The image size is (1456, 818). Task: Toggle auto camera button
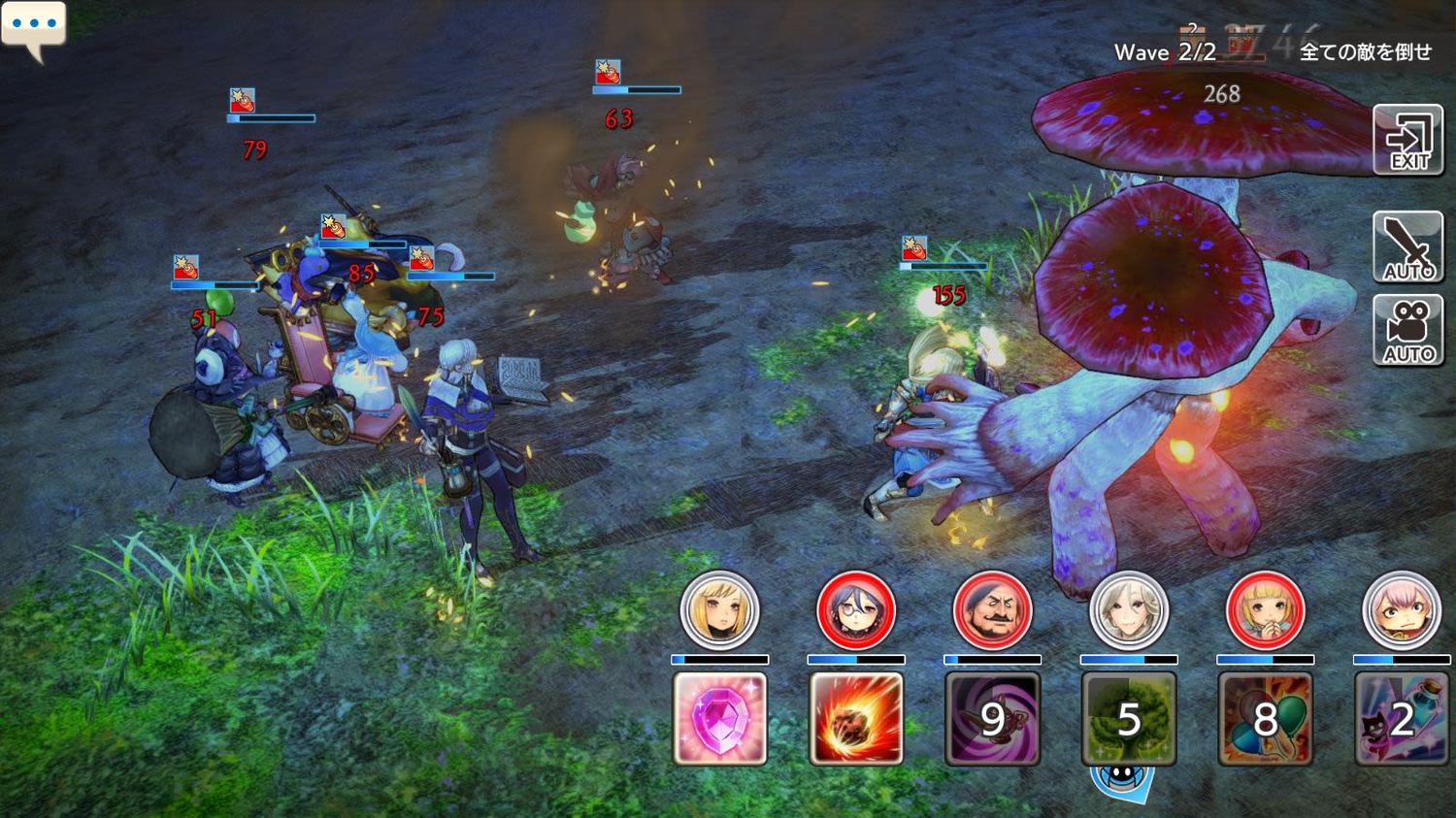(x=1407, y=331)
